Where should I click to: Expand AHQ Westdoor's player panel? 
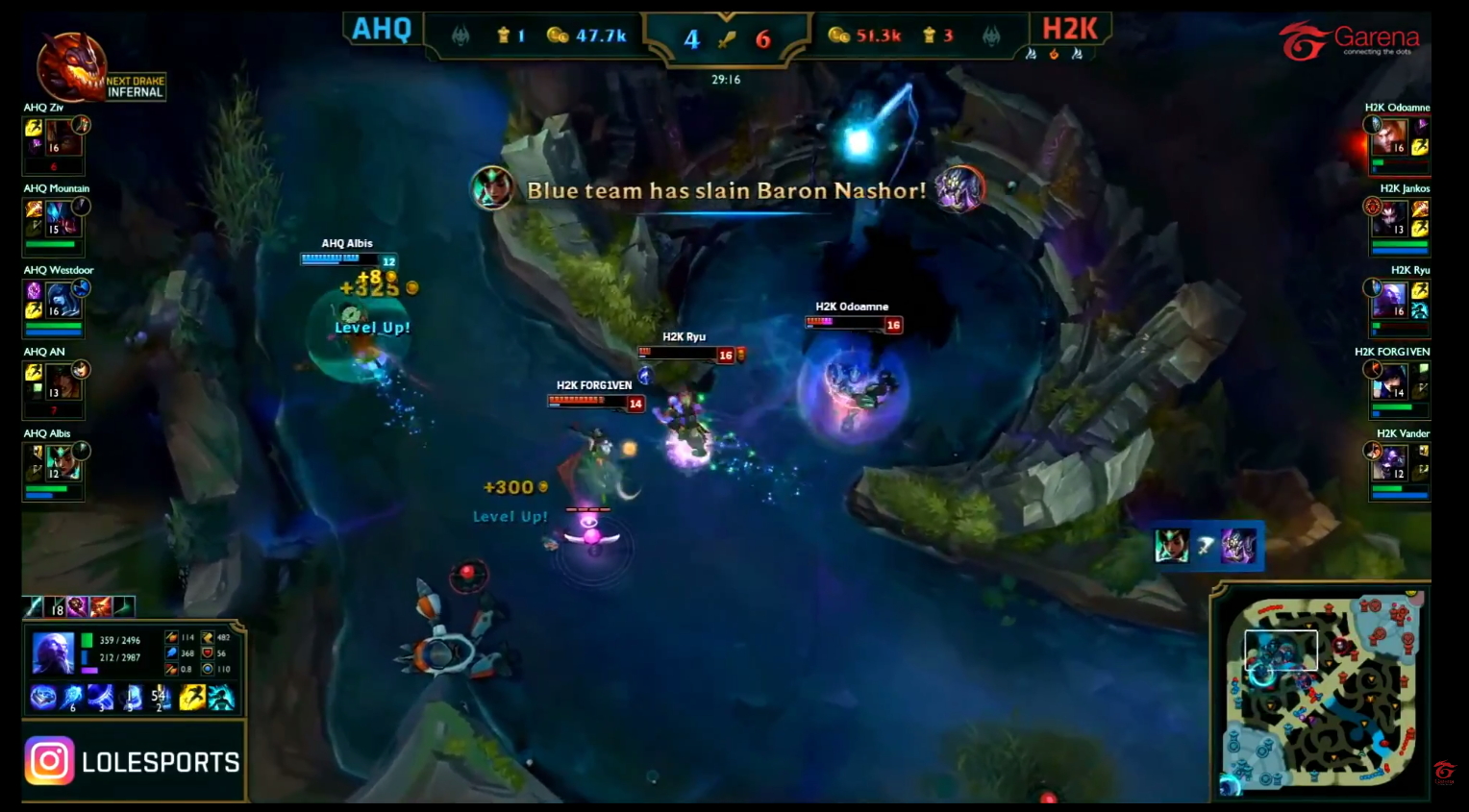point(53,306)
